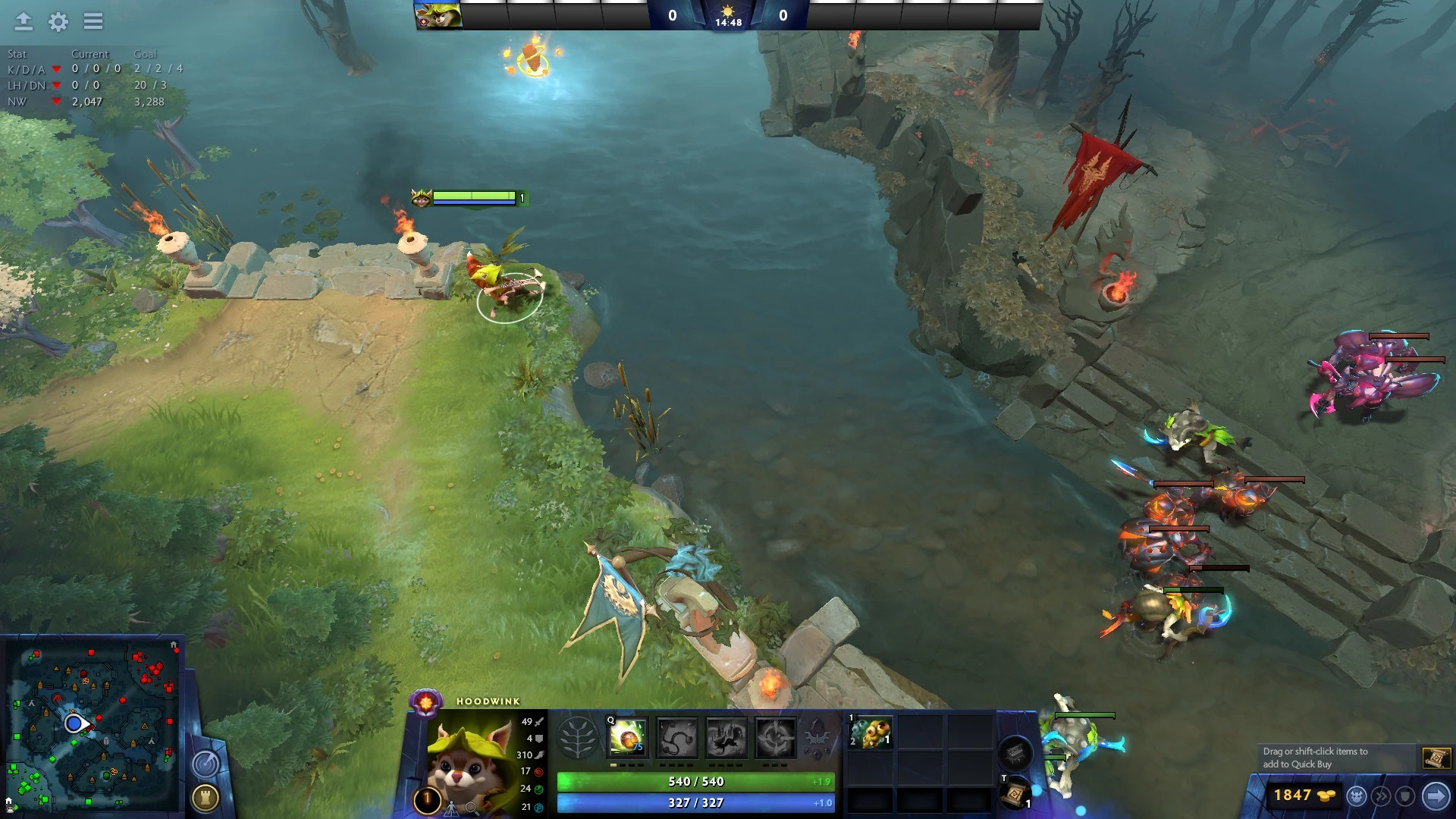Screen dimensions: 1456x819
Task: Click the hero level badge on portrait
Action: point(427,799)
